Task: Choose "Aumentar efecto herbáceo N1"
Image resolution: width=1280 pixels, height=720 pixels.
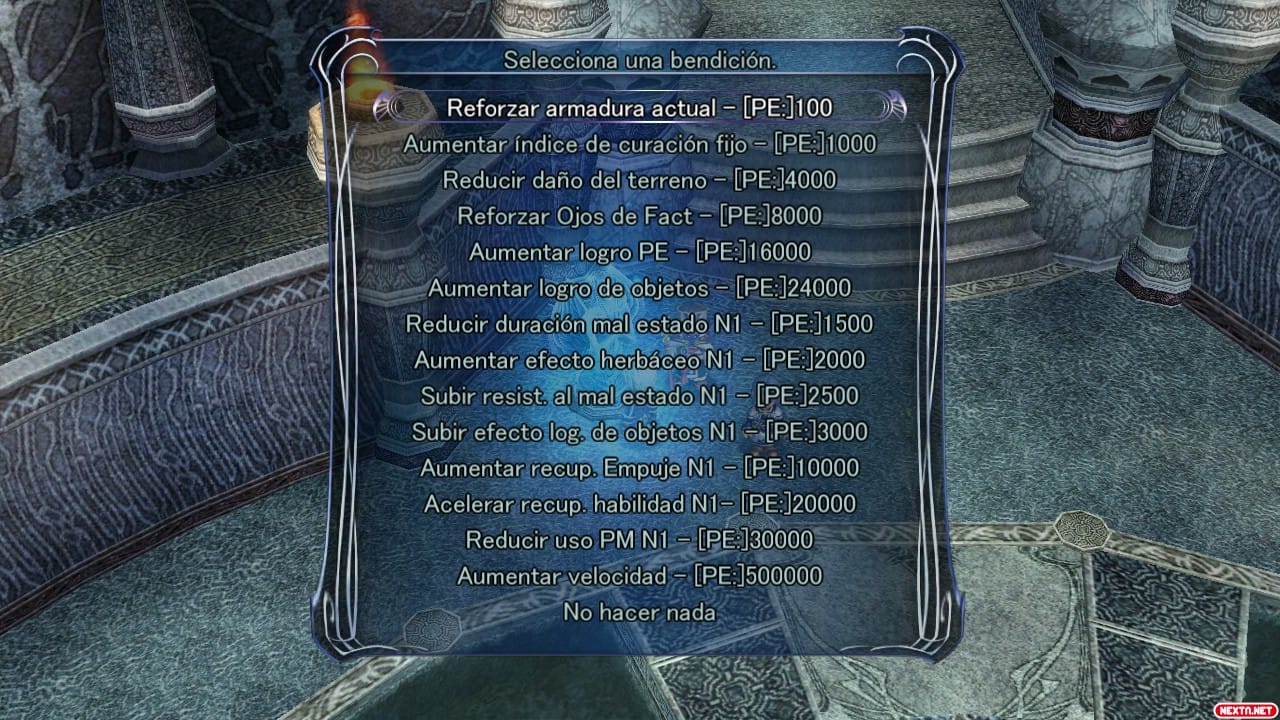Action: [x=640, y=360]
